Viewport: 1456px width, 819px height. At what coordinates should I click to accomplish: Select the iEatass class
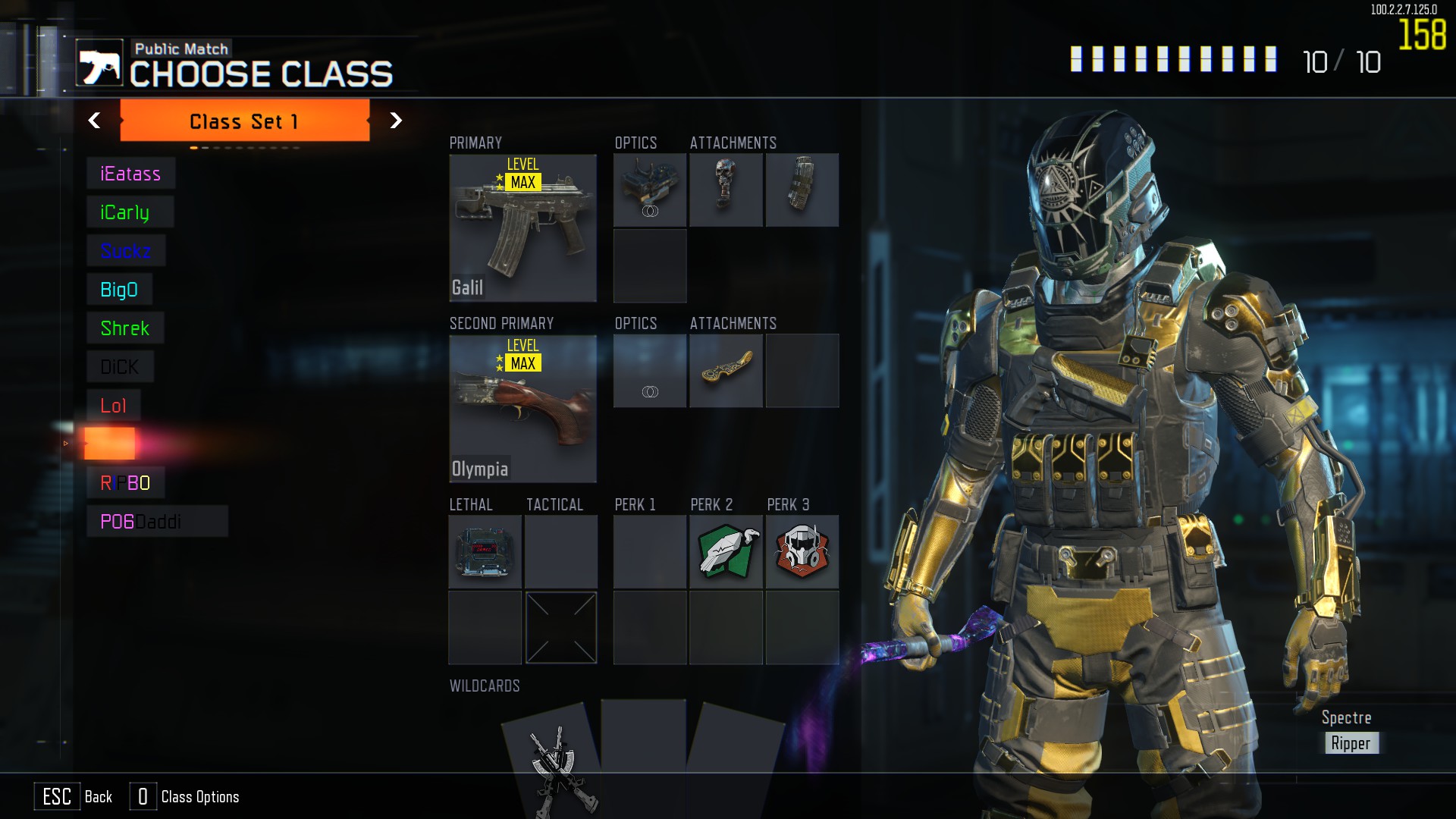click(130, 174)
